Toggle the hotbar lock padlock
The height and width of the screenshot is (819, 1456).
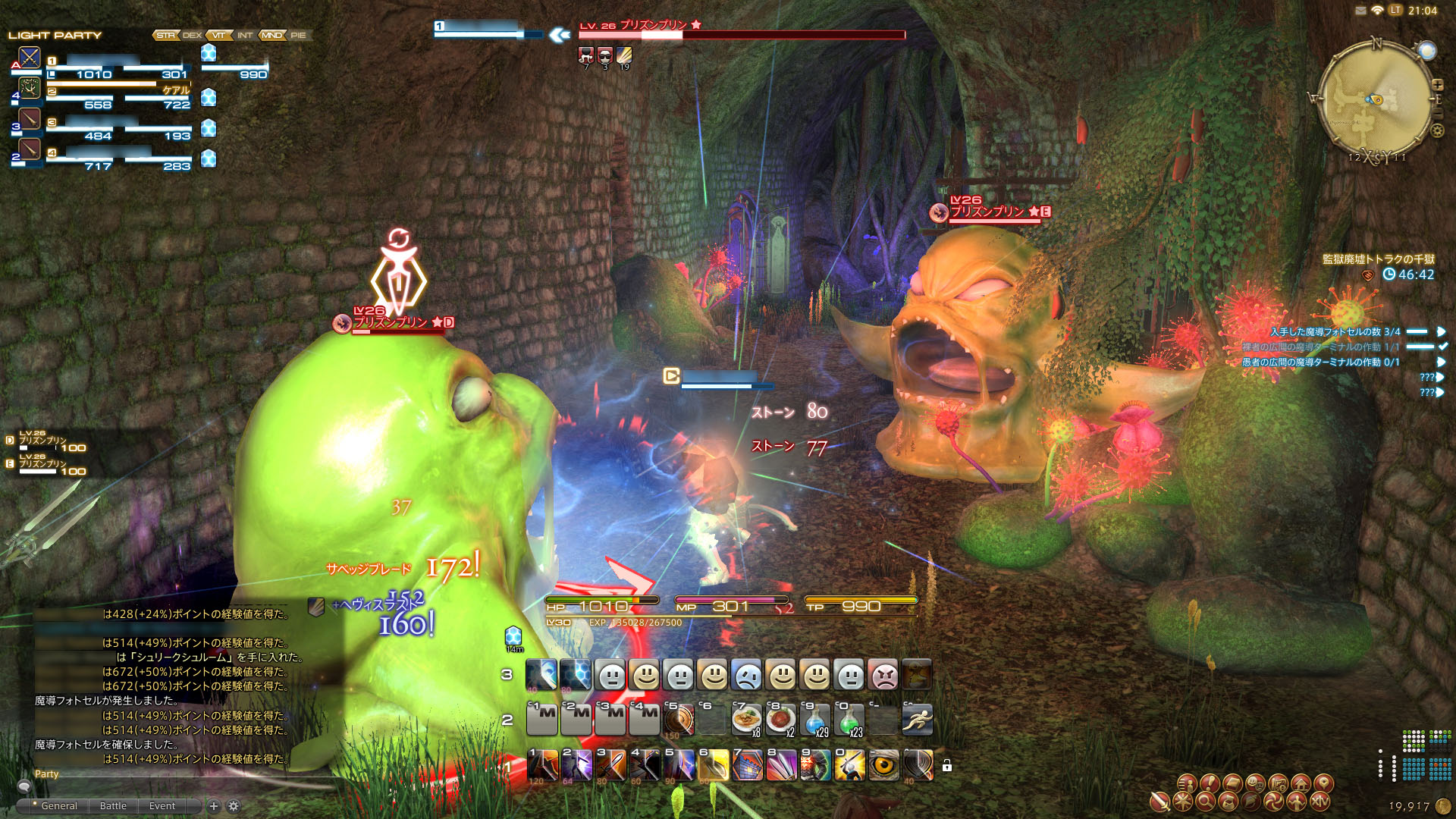947,766
